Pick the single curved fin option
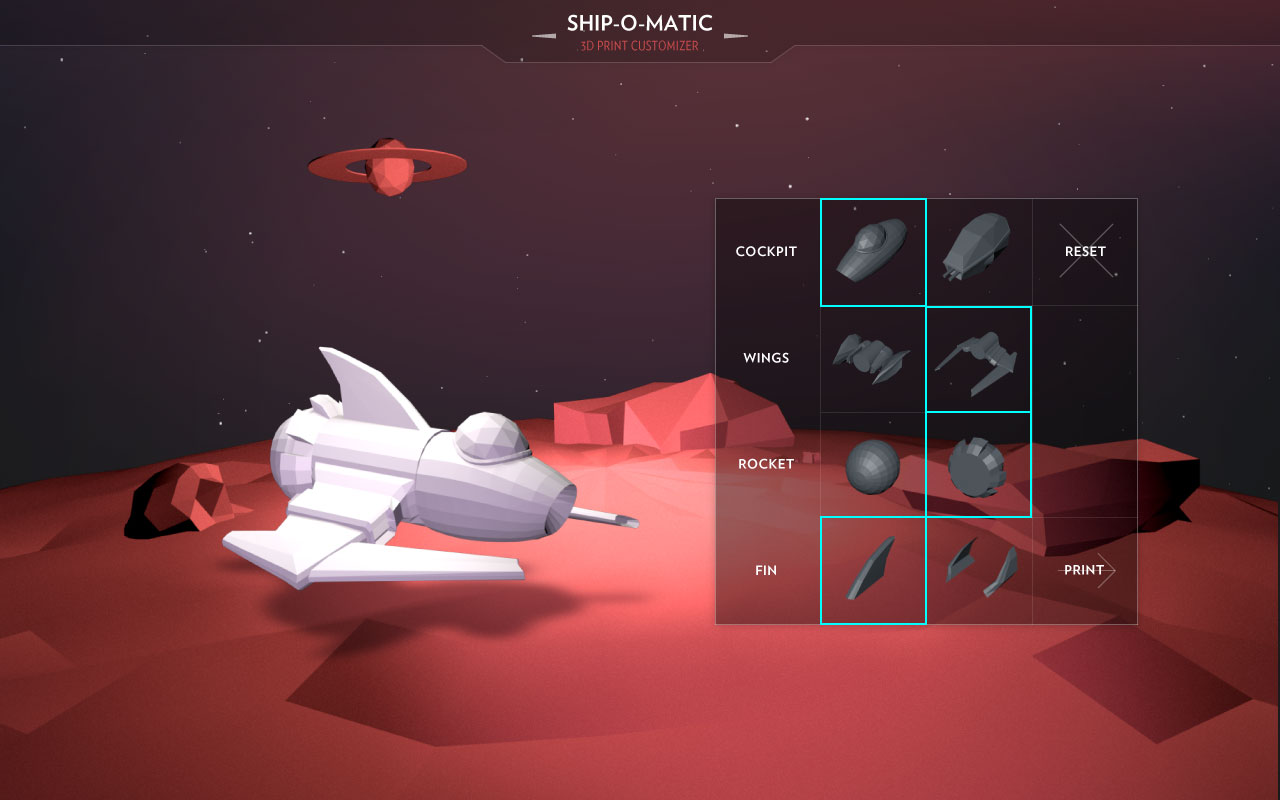Screen dimensions: 1280x800 [x=873, y=571]
